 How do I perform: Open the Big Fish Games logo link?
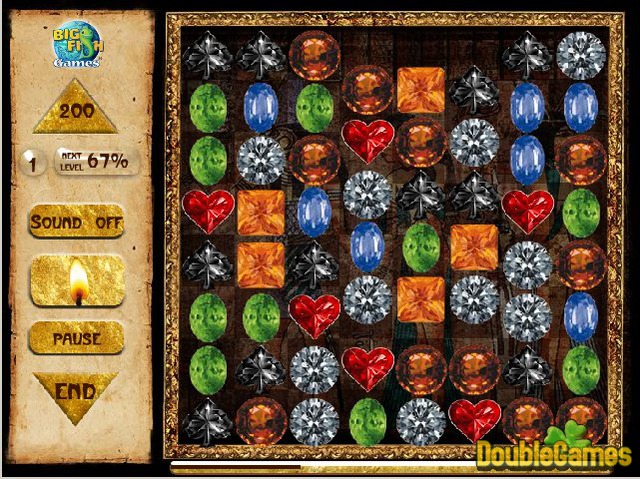tap(77, 44)
